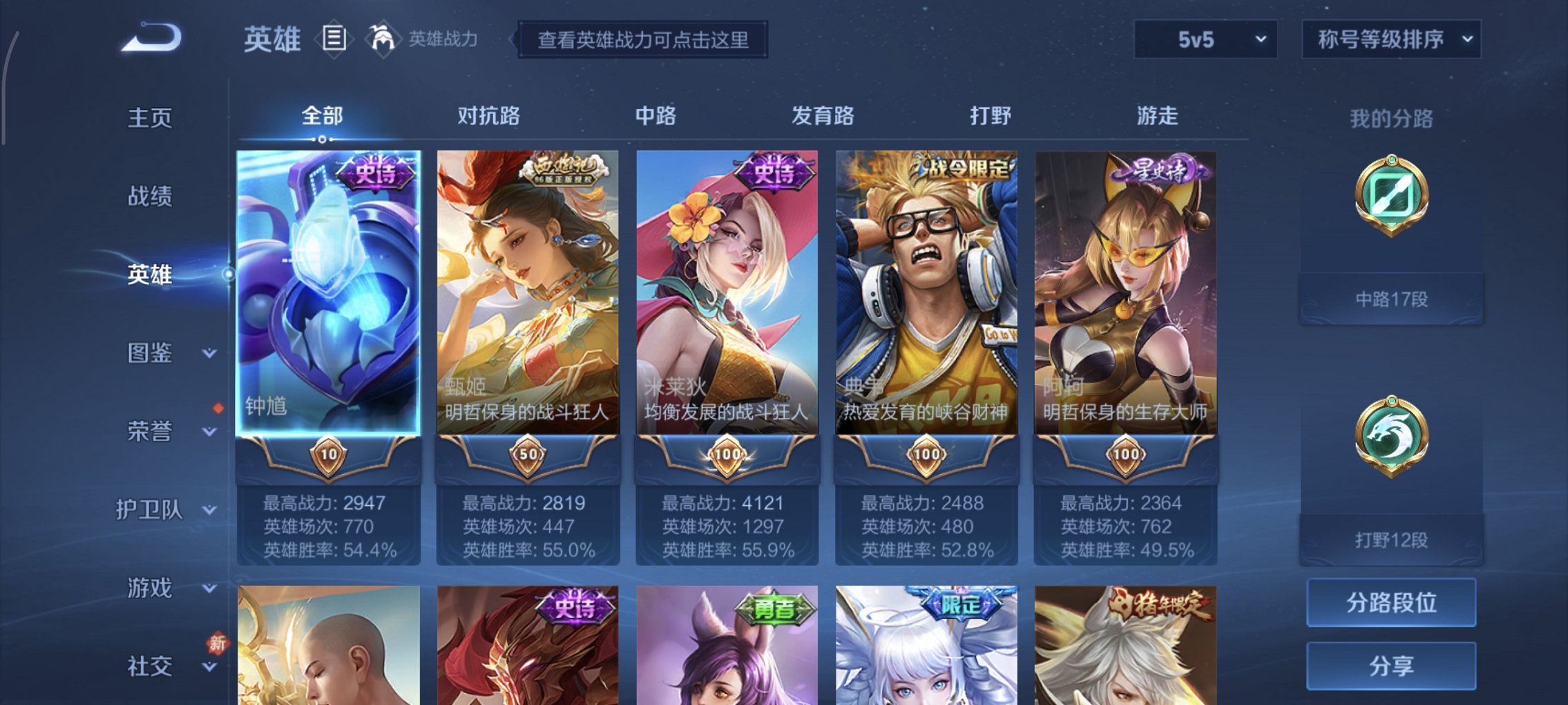Open the 社交 social section marked 新
The height and width of the screenshot is (705, 1568).
tap(155, 666)
